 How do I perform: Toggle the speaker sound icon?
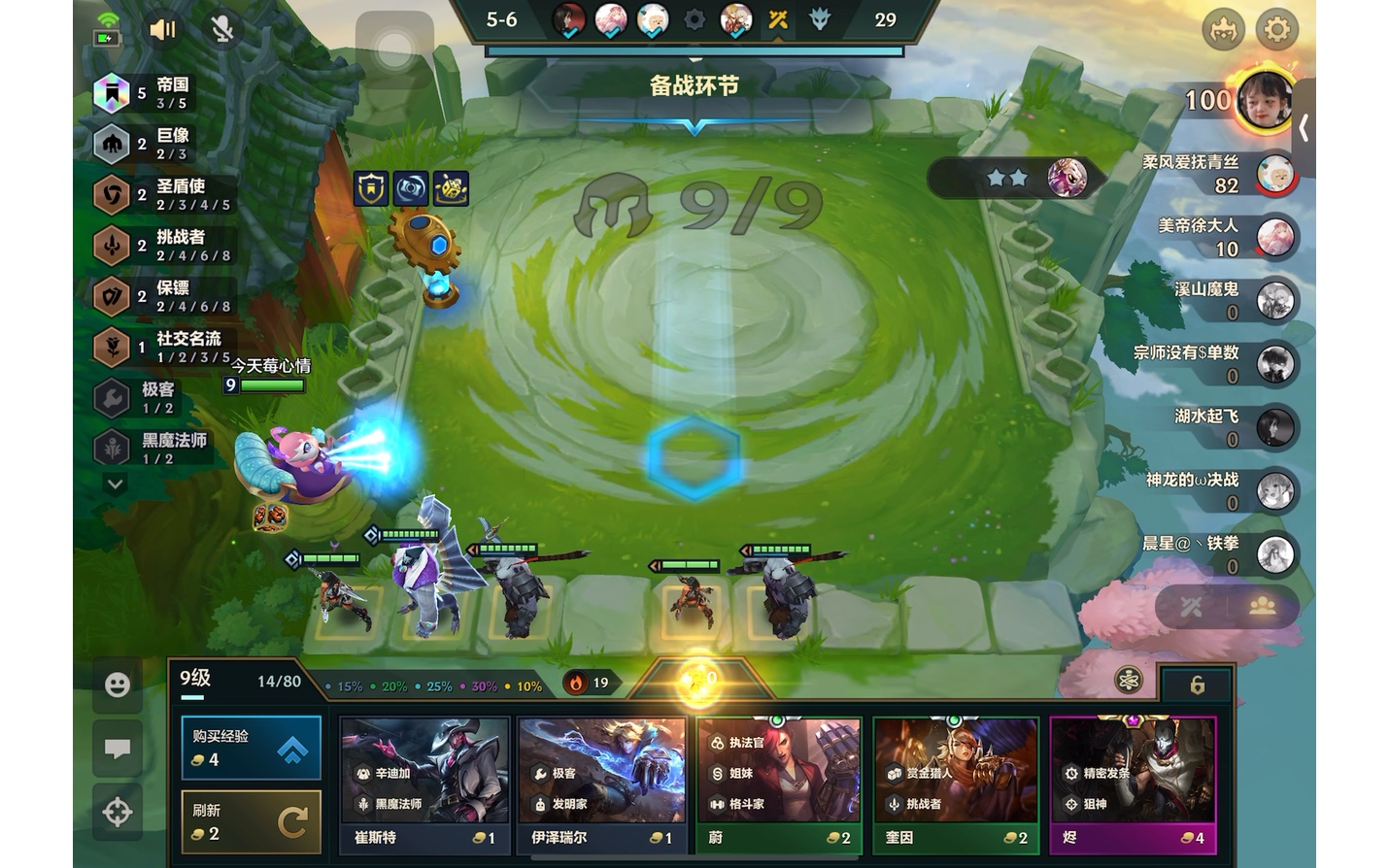click(162, 30)
